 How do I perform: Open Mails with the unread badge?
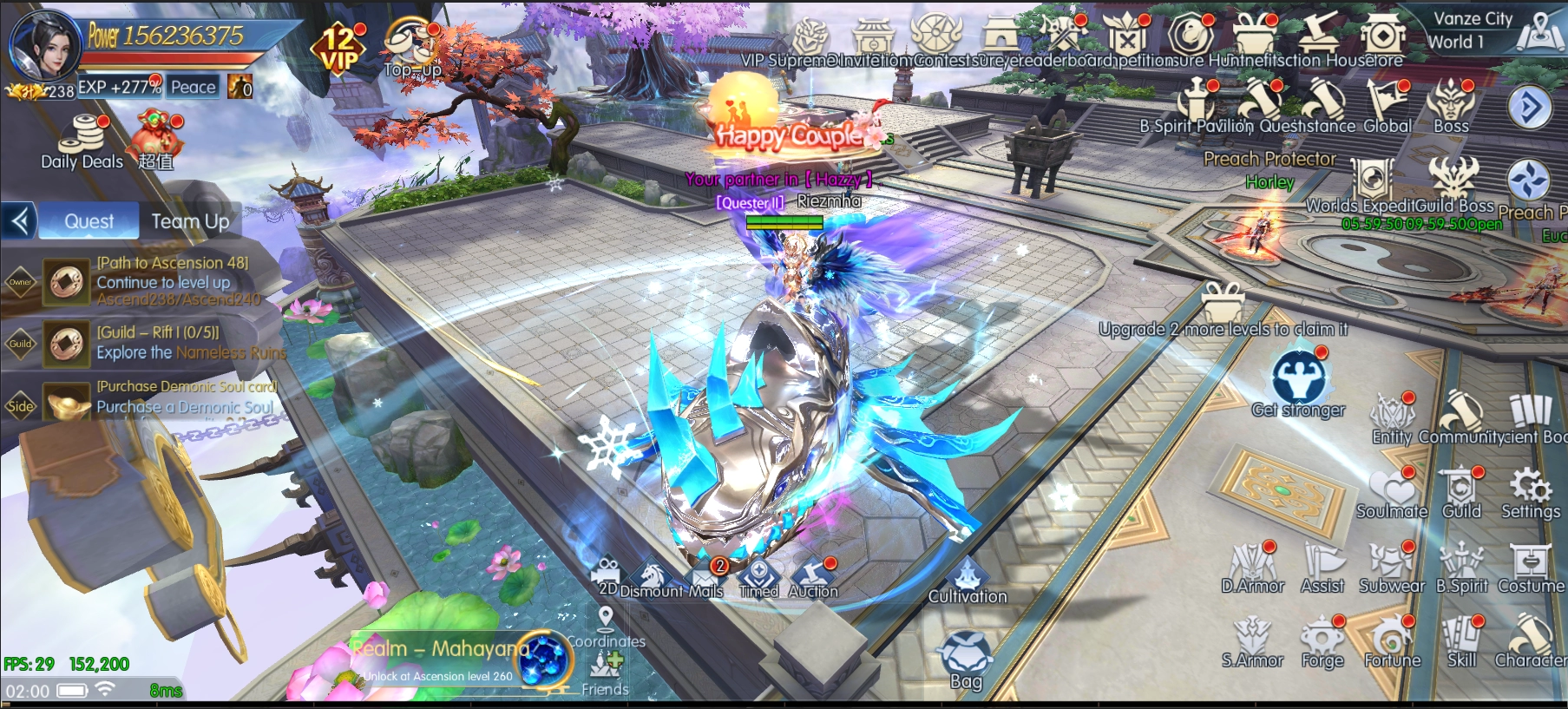click(706, 577)
